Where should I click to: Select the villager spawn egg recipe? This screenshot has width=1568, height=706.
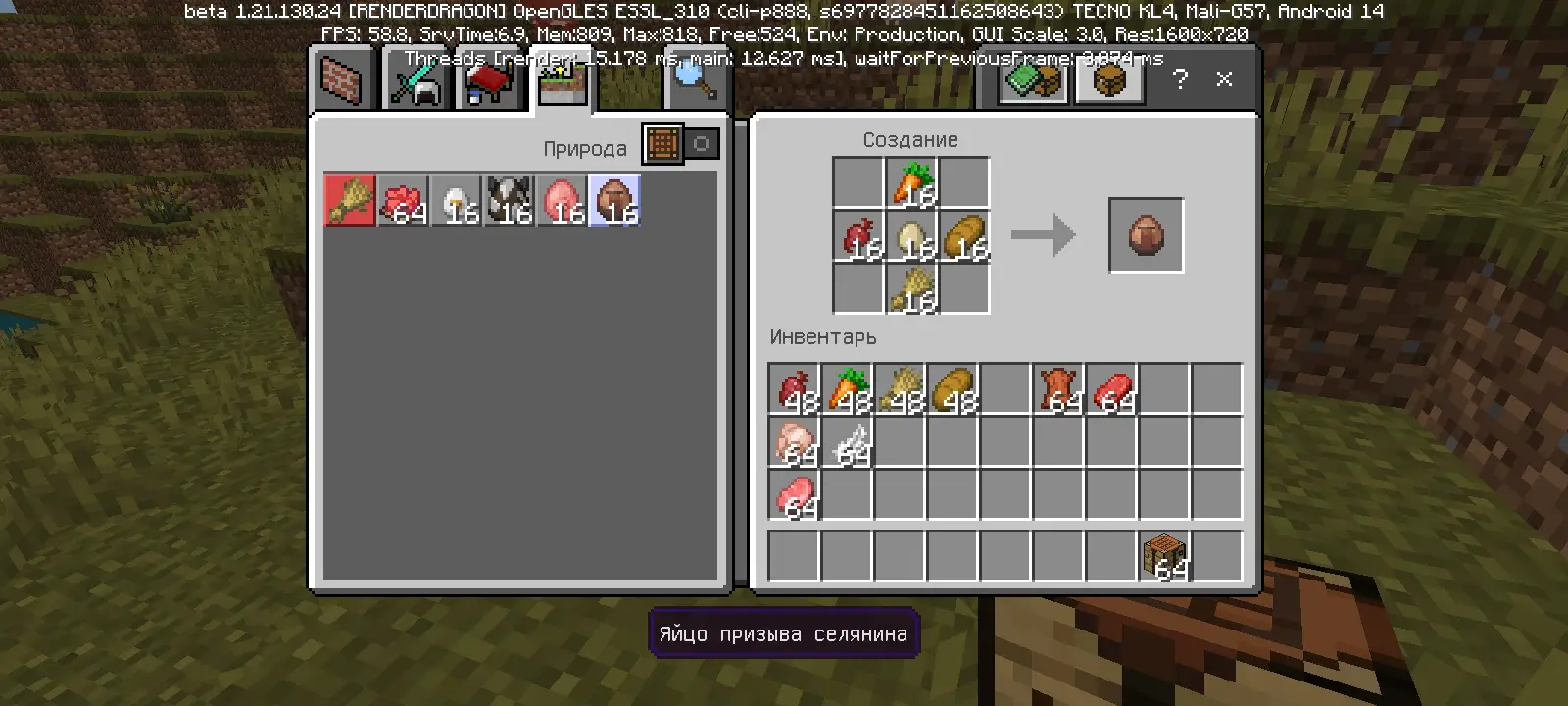click(614, 201)
